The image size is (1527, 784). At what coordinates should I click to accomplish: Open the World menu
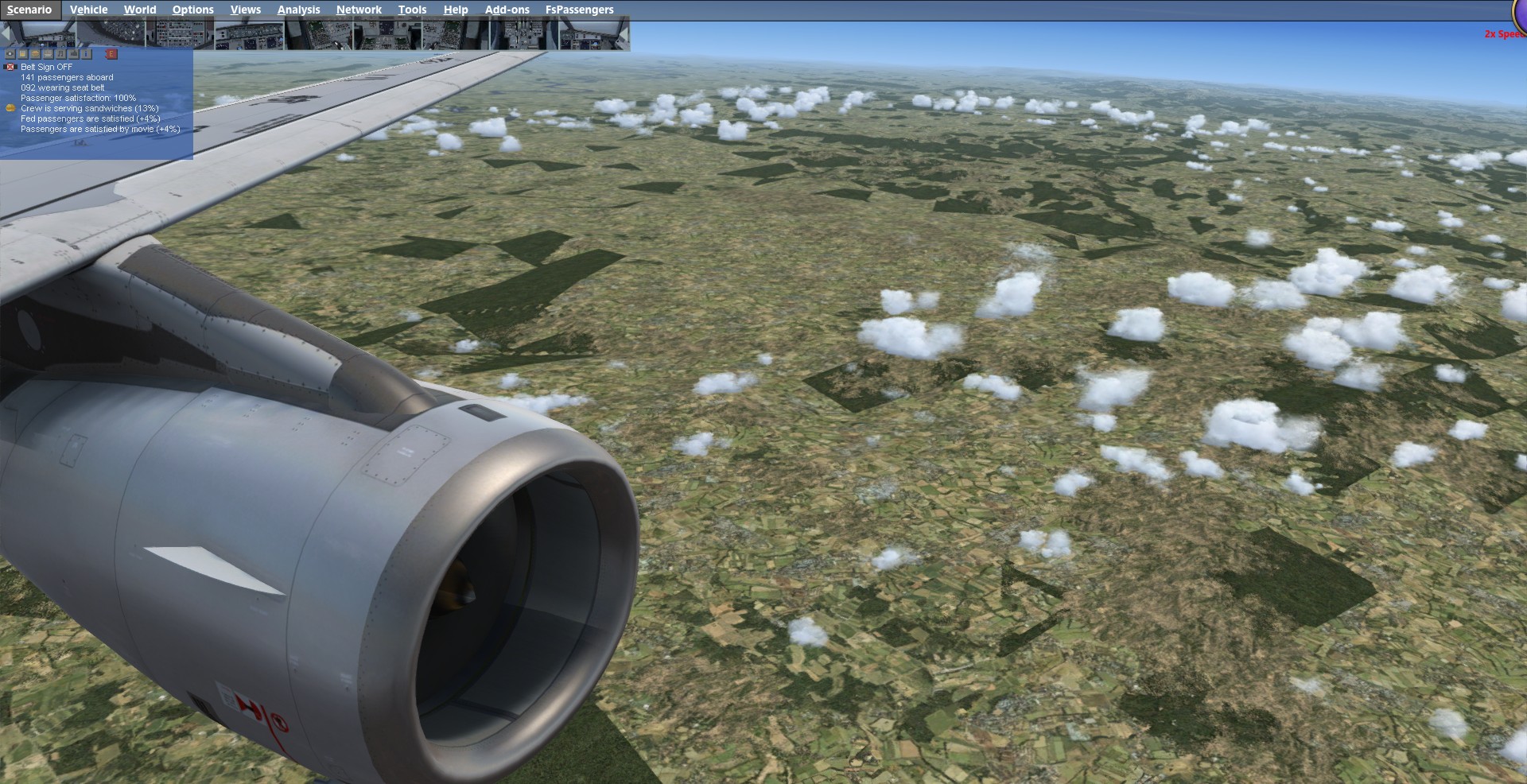(x=140, y=10)
